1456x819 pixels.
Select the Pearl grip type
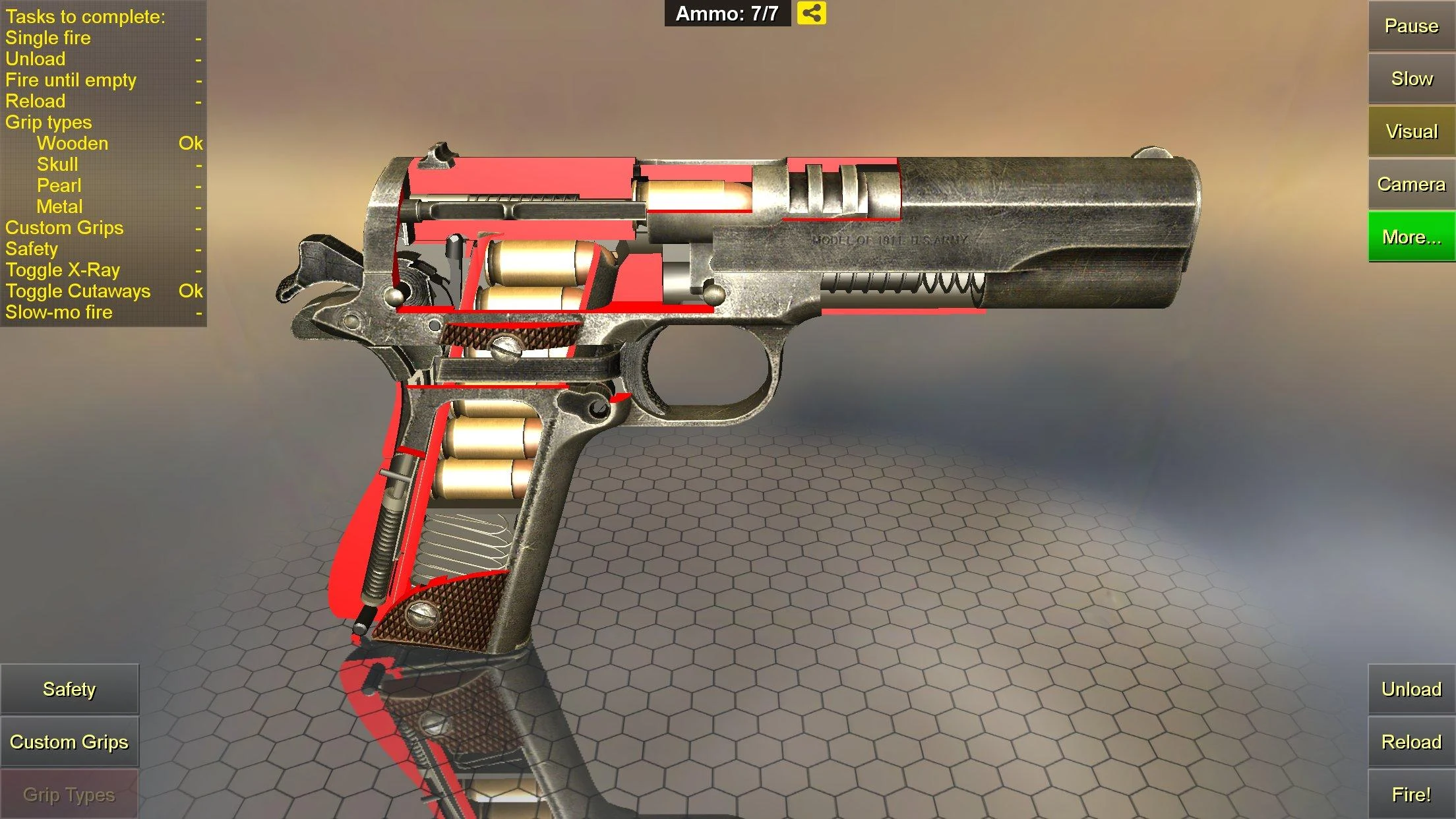pos(59,185)
